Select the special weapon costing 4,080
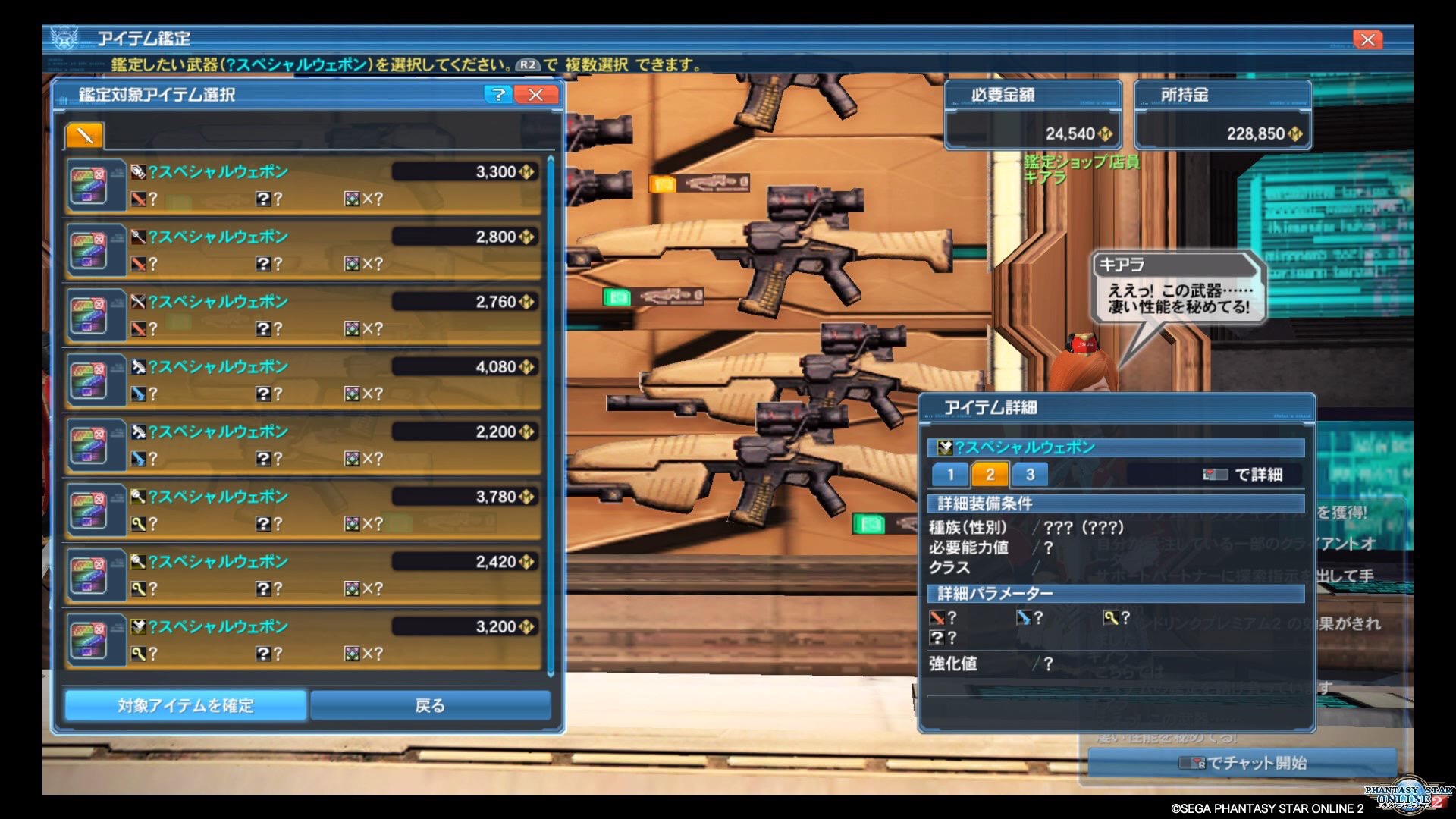 [x=303, y=379]
